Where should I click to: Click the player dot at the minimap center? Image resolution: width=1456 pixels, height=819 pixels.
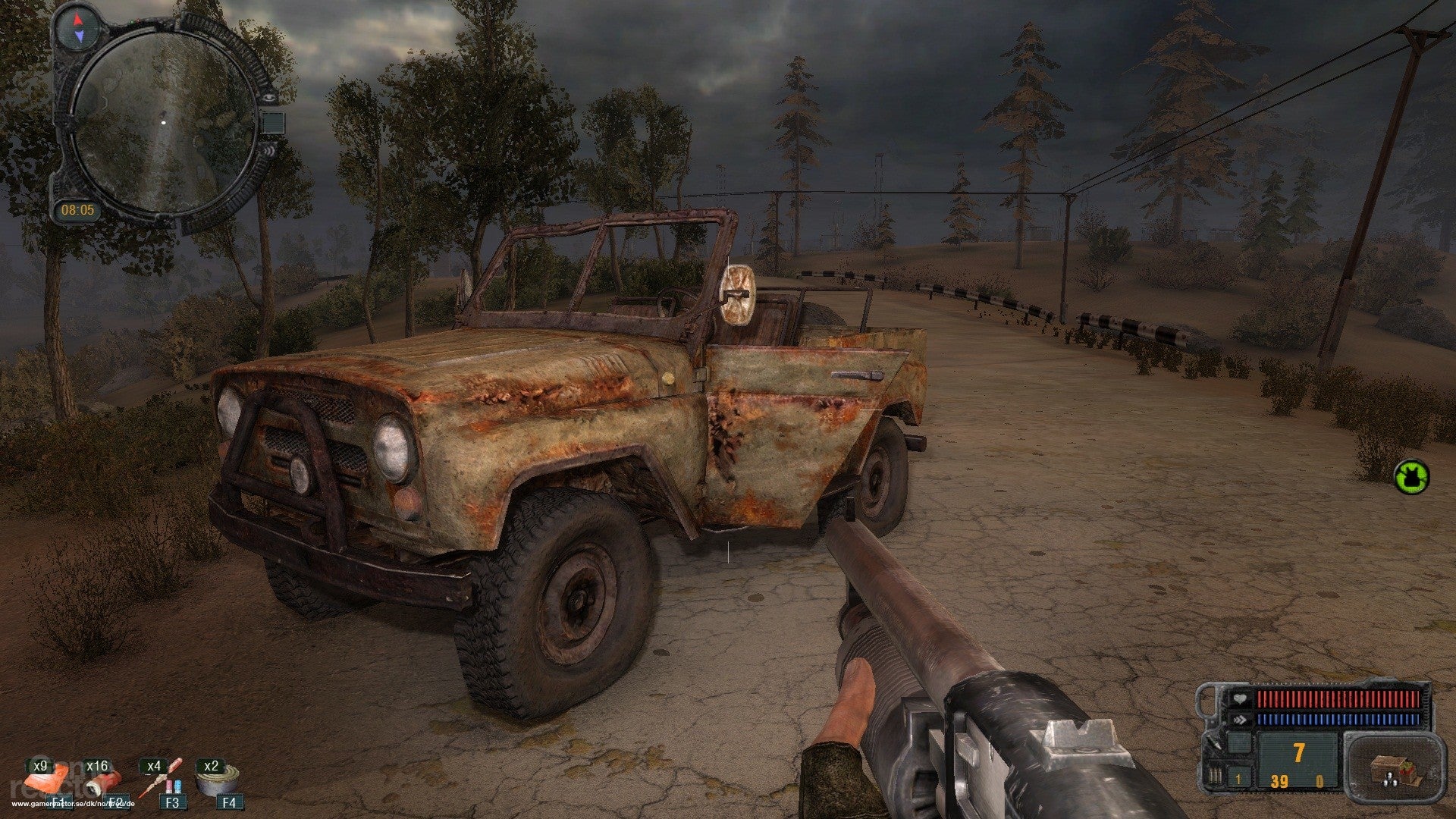point(164,122)
